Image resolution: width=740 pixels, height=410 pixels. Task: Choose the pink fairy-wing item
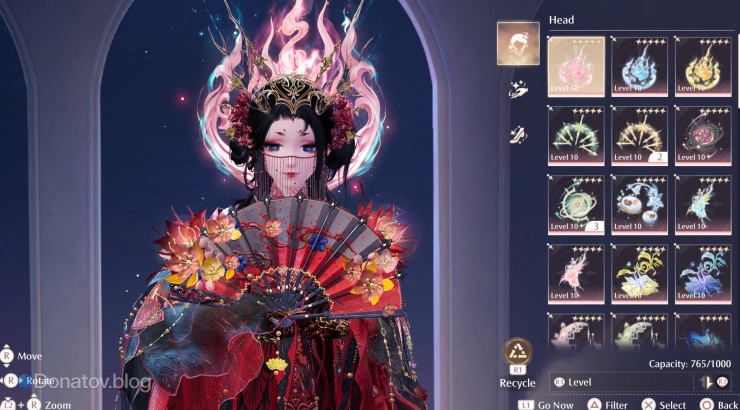coord(576,273)
